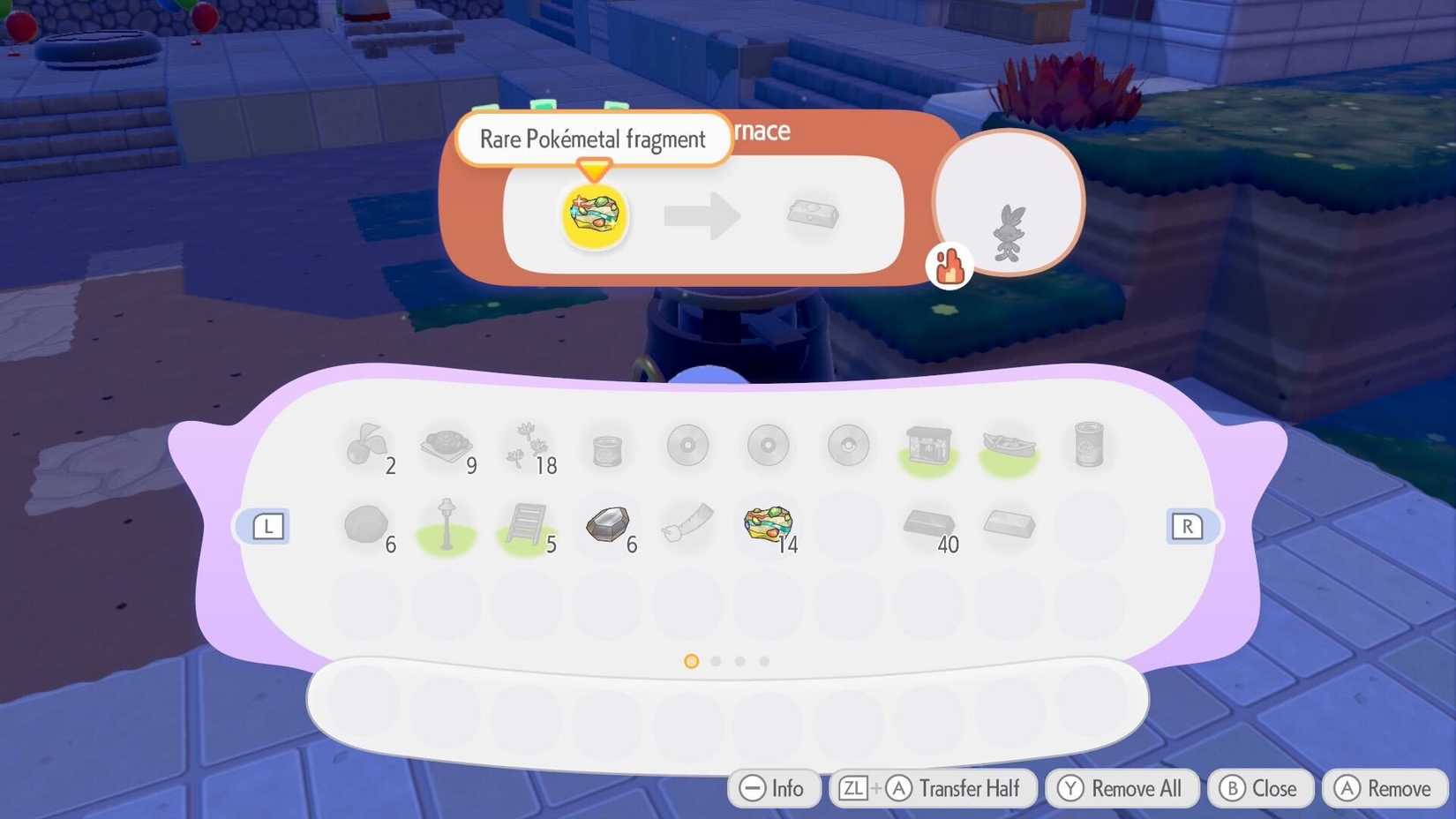Click the Remove All button
This screenshot has height=819, width=1456.
point(1121,789)
